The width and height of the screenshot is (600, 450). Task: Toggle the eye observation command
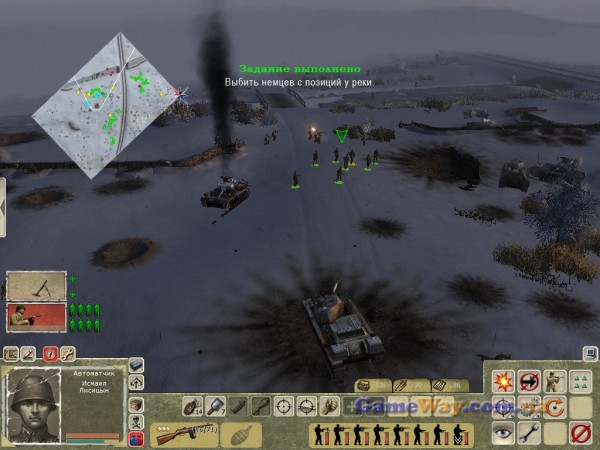click(503, 433)
